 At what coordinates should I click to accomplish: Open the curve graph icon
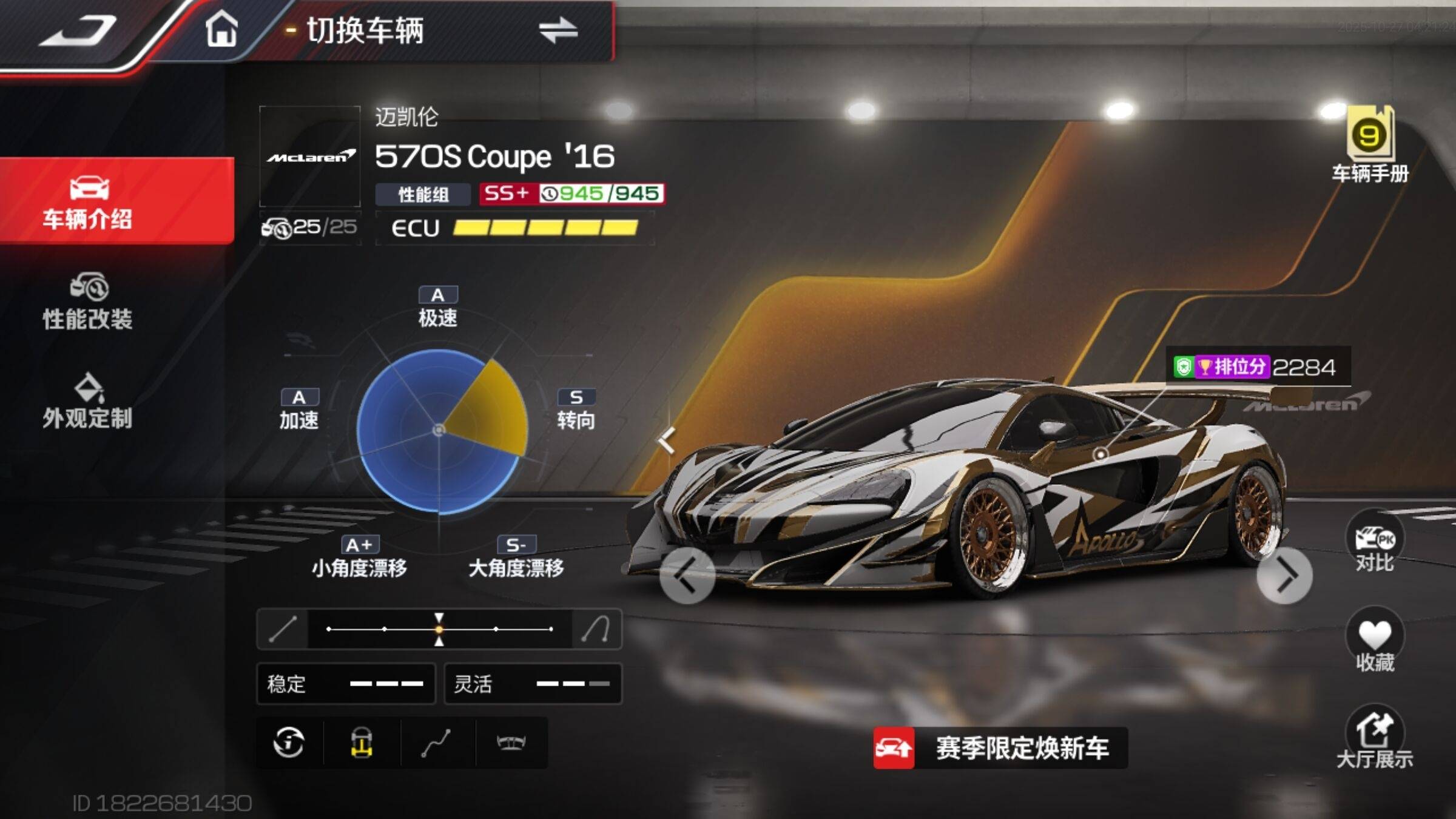point(436,743)
